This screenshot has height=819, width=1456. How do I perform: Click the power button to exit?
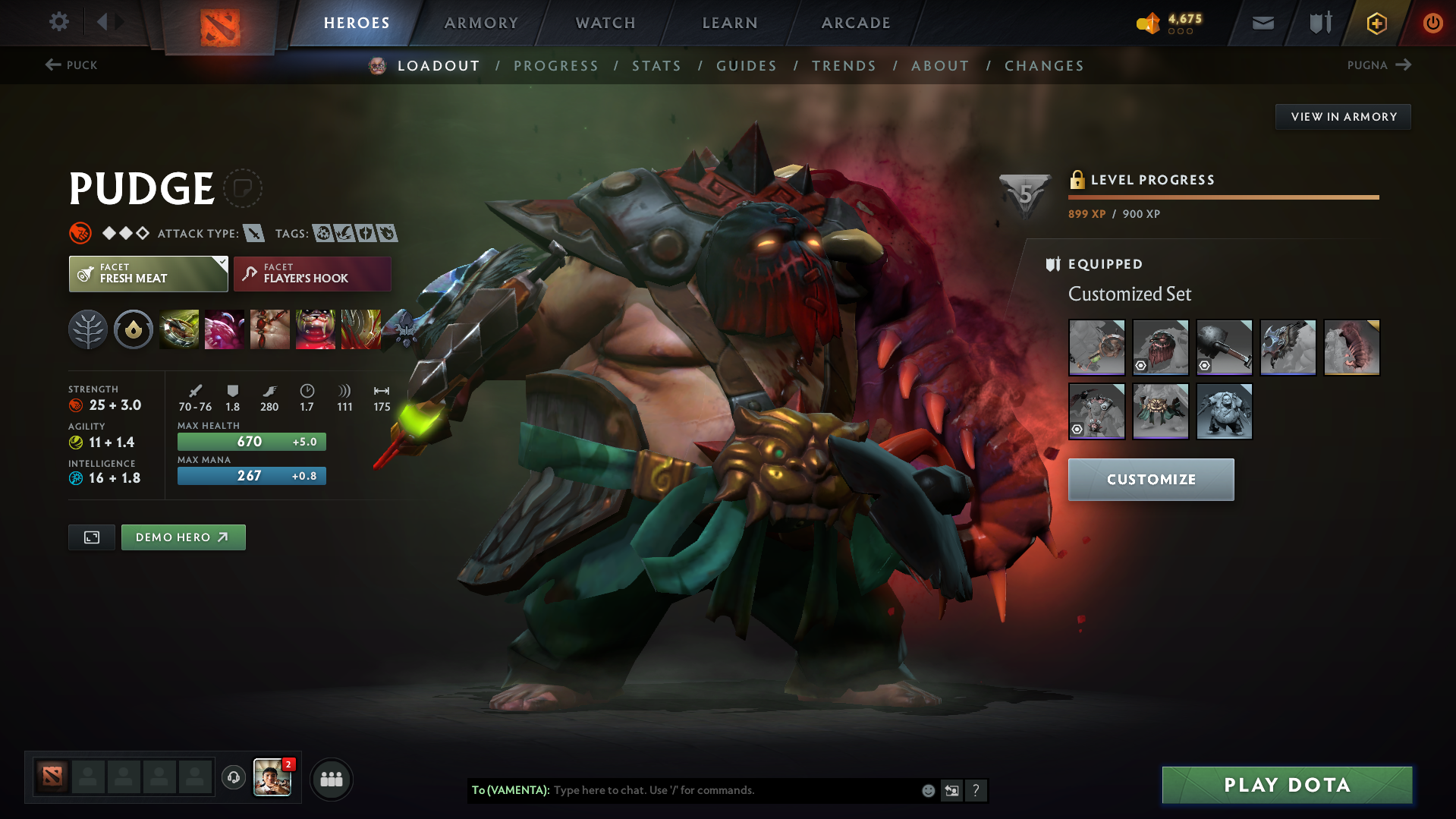pos(1432,23)
